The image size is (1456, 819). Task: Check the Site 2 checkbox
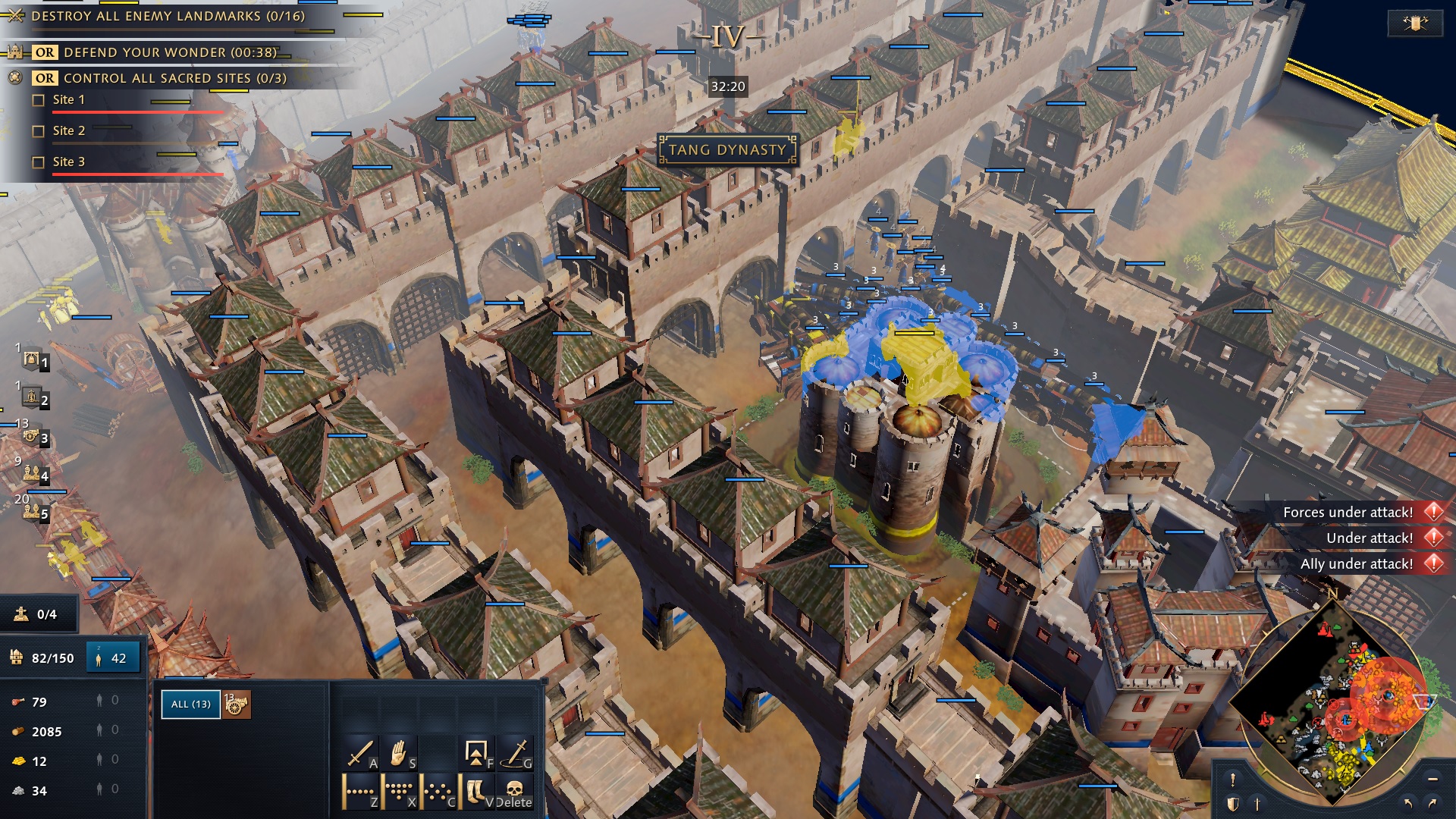click(39, 130)
